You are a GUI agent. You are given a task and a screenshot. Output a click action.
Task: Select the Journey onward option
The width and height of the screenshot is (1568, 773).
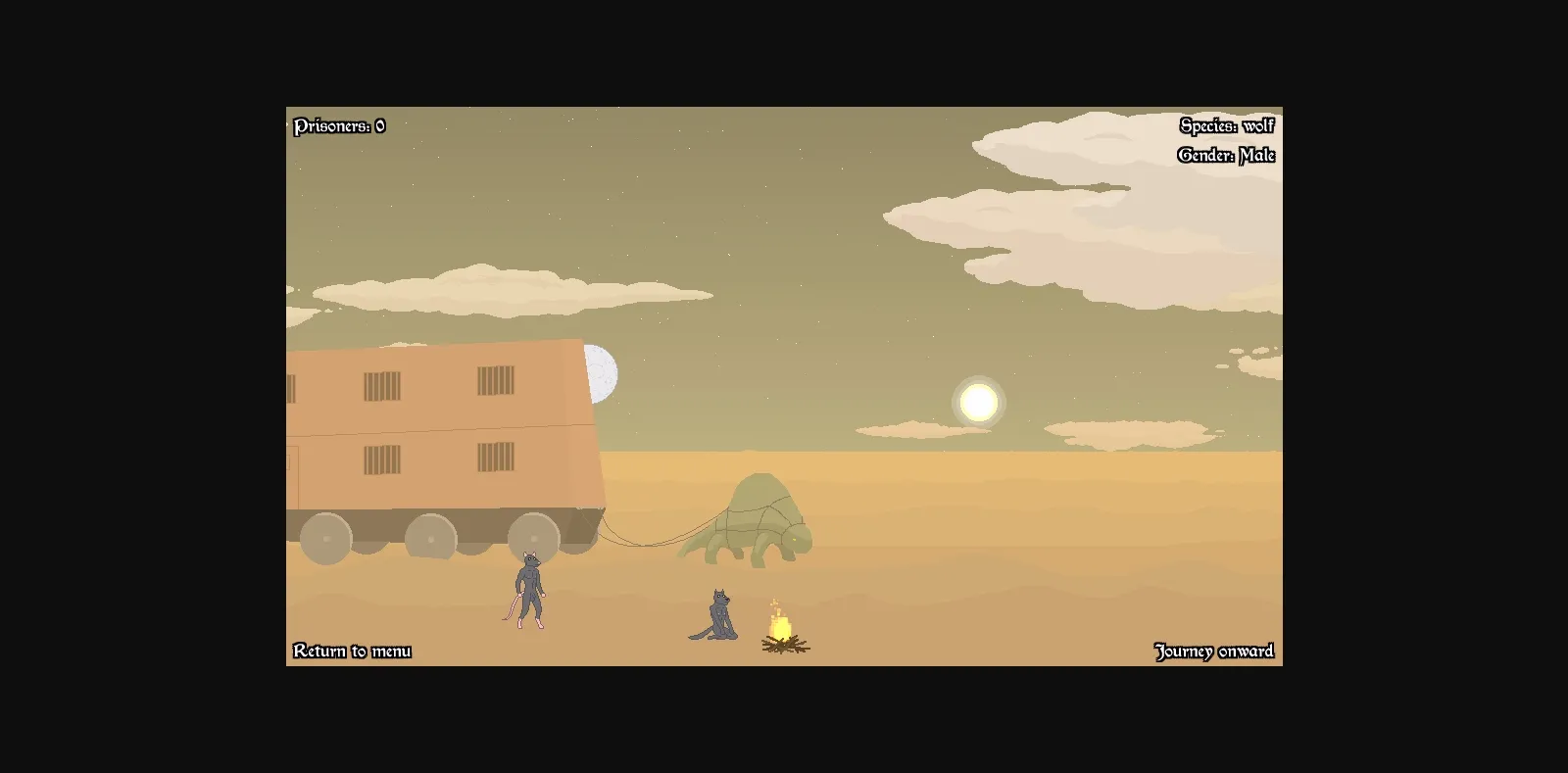(x=1214, y=650)
